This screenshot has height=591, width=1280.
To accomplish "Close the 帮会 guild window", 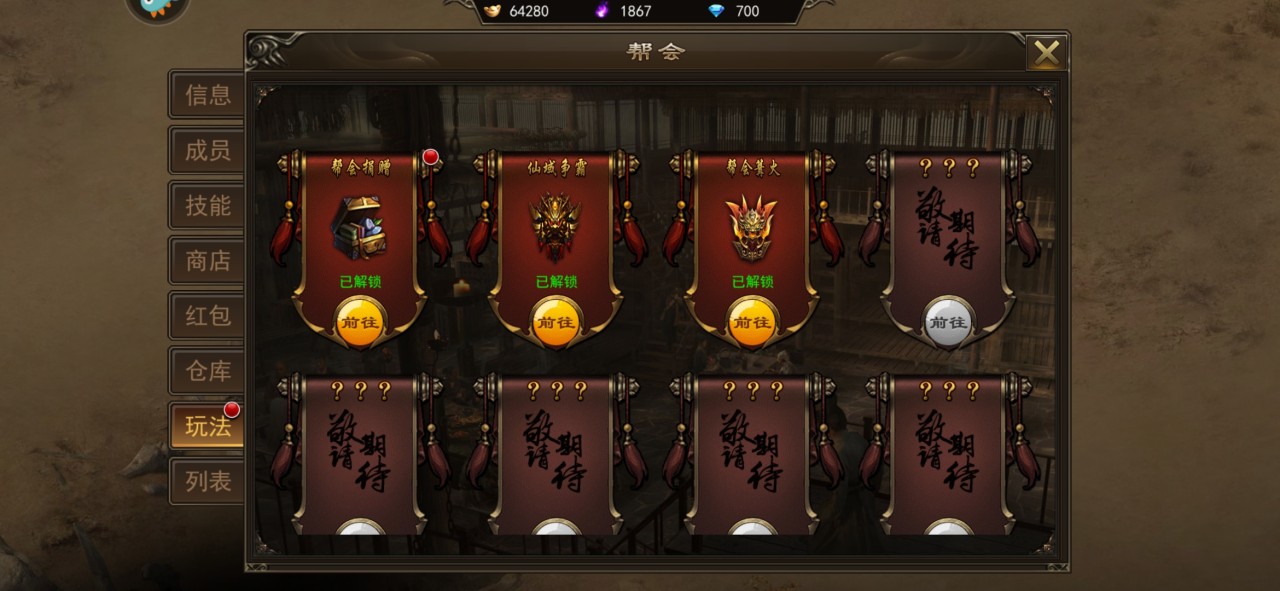I will coord(1046,53).
